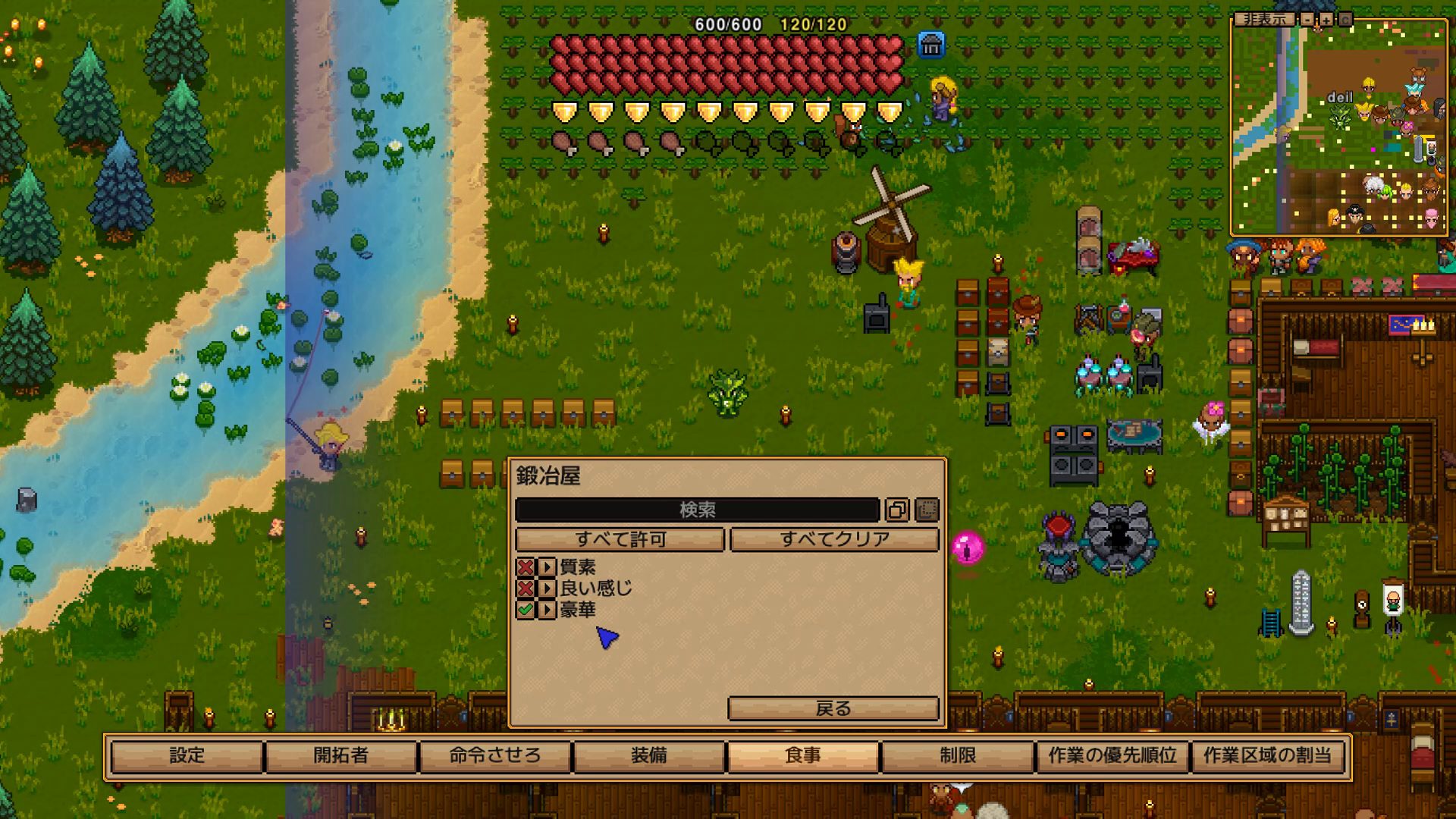Click the paste filter icon beside search
The image size is (1456, 819).
[927, 510]
